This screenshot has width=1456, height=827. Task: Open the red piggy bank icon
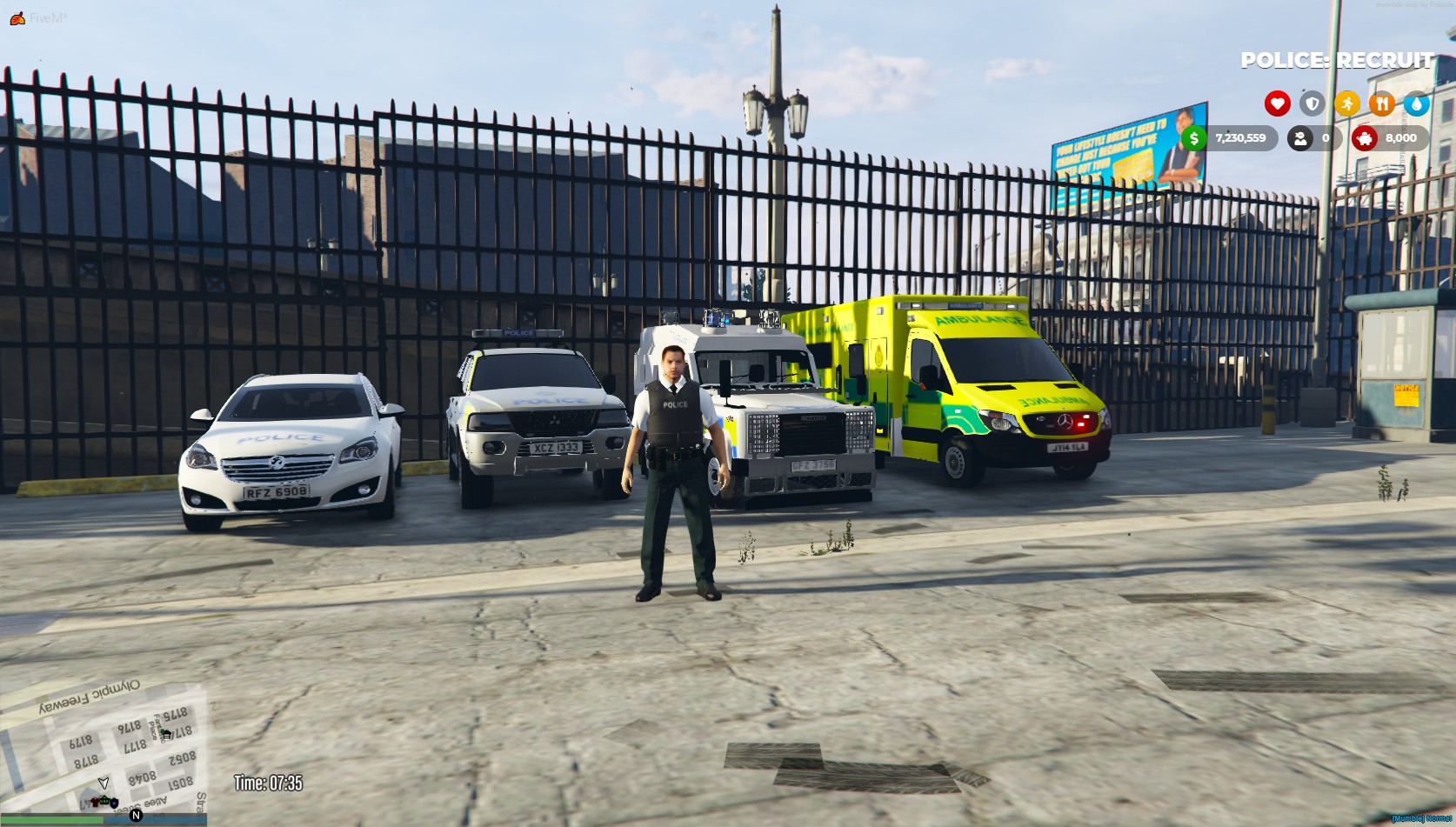click(1365, 138)
